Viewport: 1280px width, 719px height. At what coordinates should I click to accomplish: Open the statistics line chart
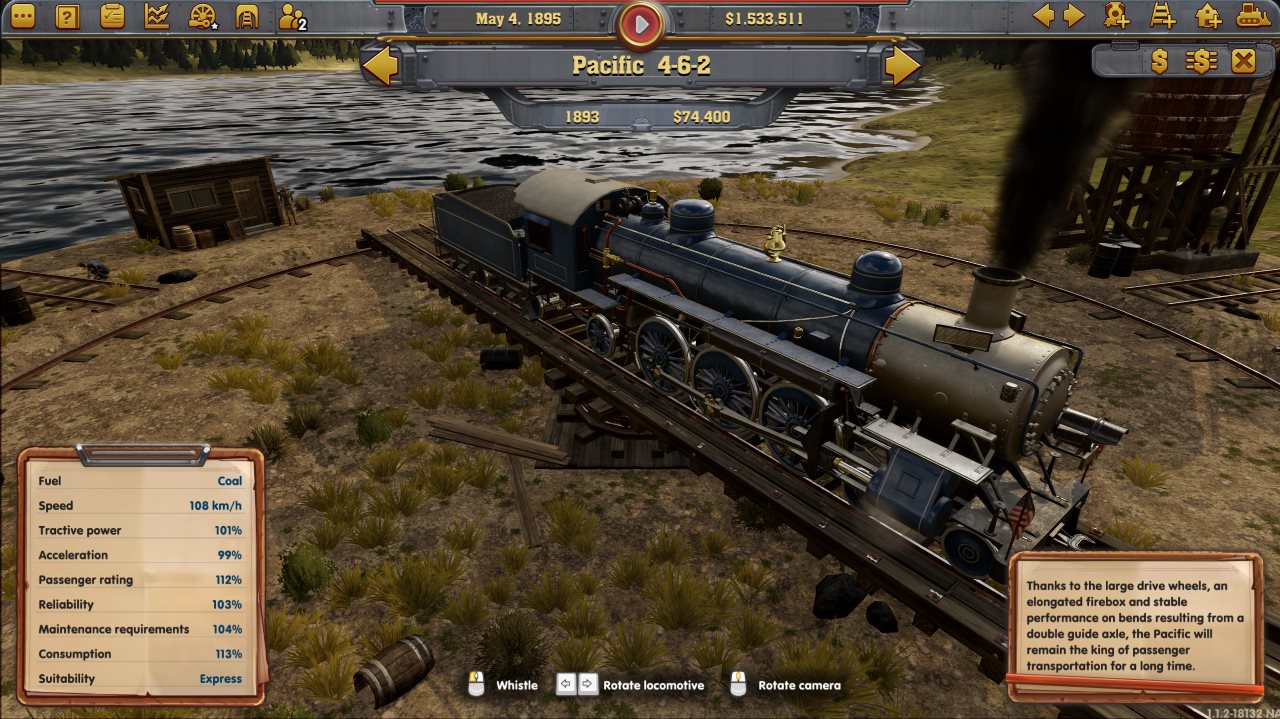[157, 16]
